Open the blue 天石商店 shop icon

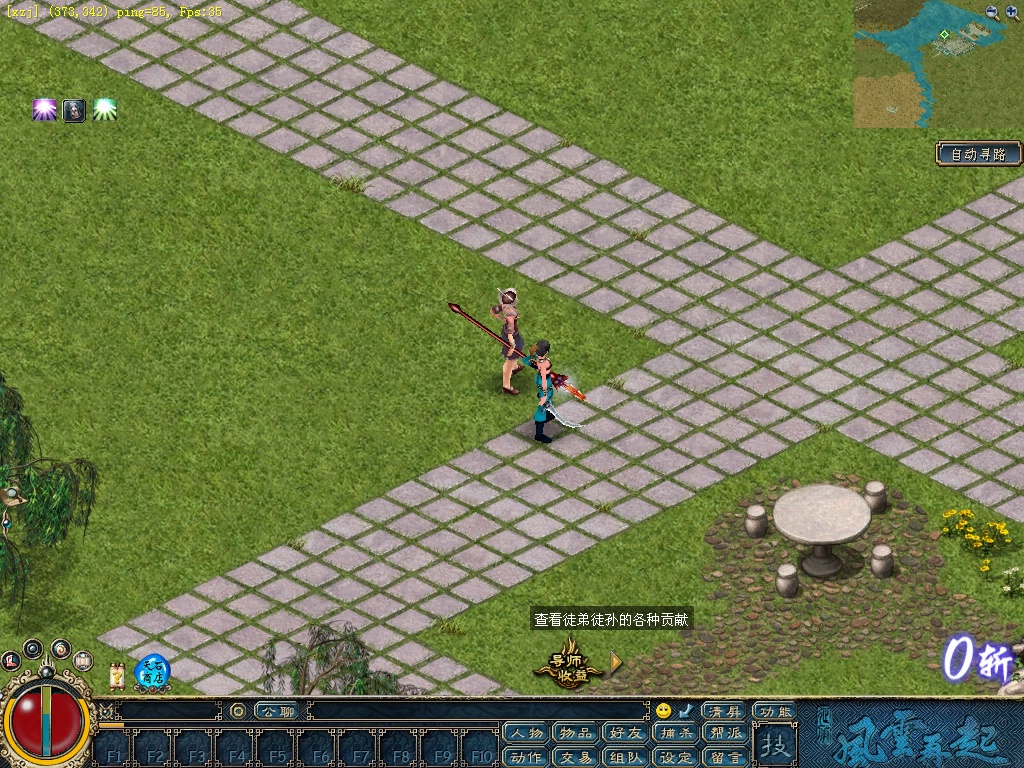(152, 669)
